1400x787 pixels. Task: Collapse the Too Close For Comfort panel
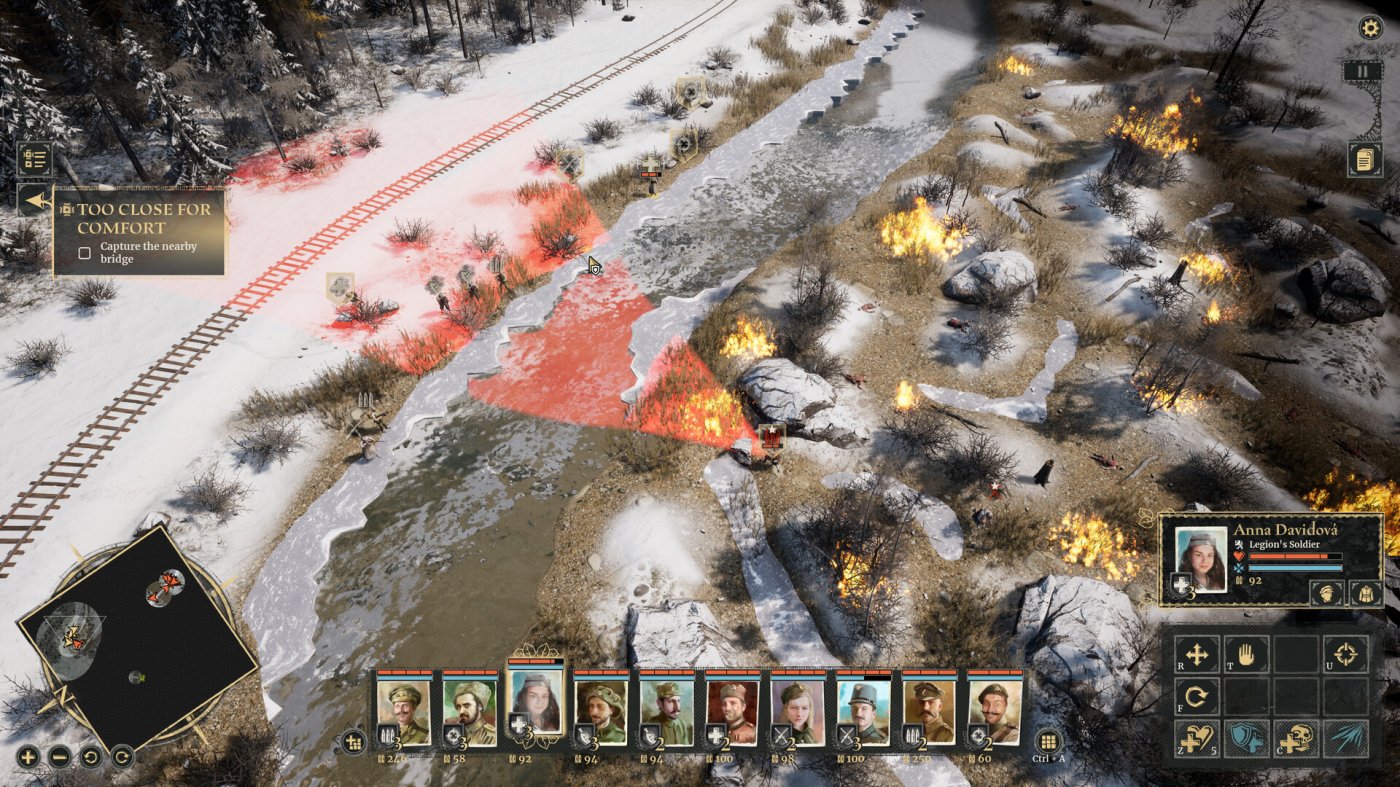(x=36, y=201)
